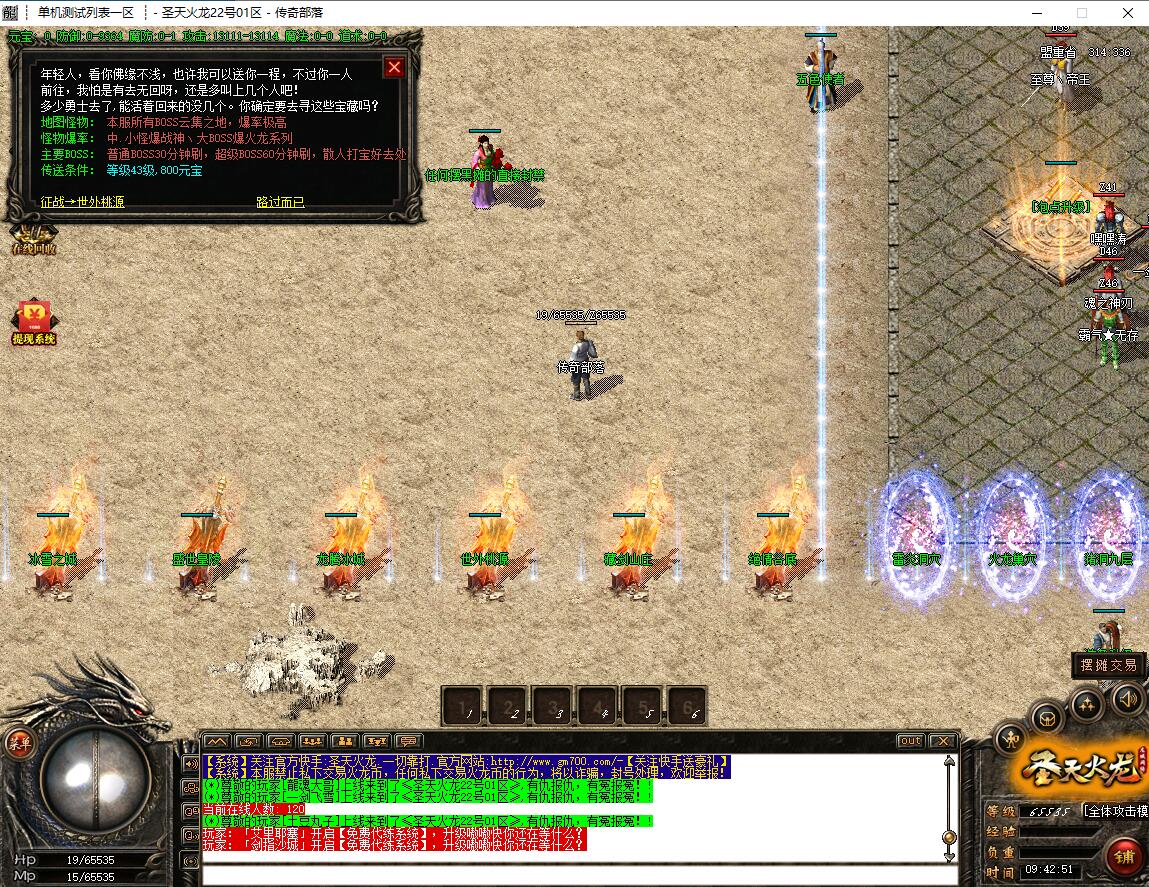Select quick slot number 6
This screenshot has width=1149, height=887.
tap(687, 706)
